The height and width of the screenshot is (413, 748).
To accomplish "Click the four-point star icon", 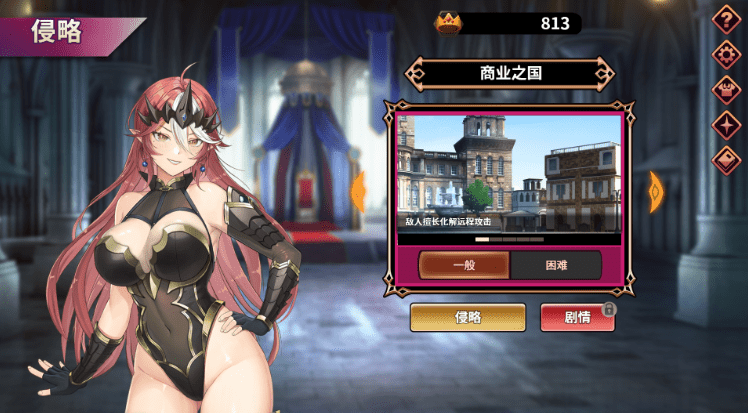I will [x=725, y=124].
